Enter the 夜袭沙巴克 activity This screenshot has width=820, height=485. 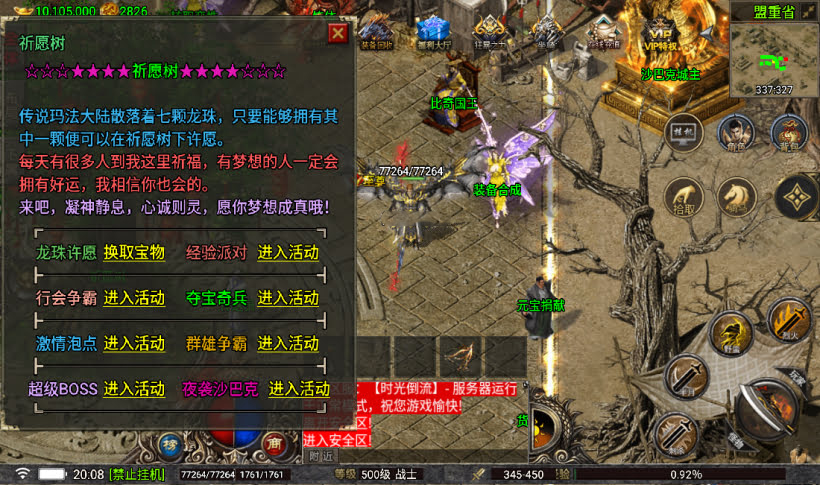[299, 389]
